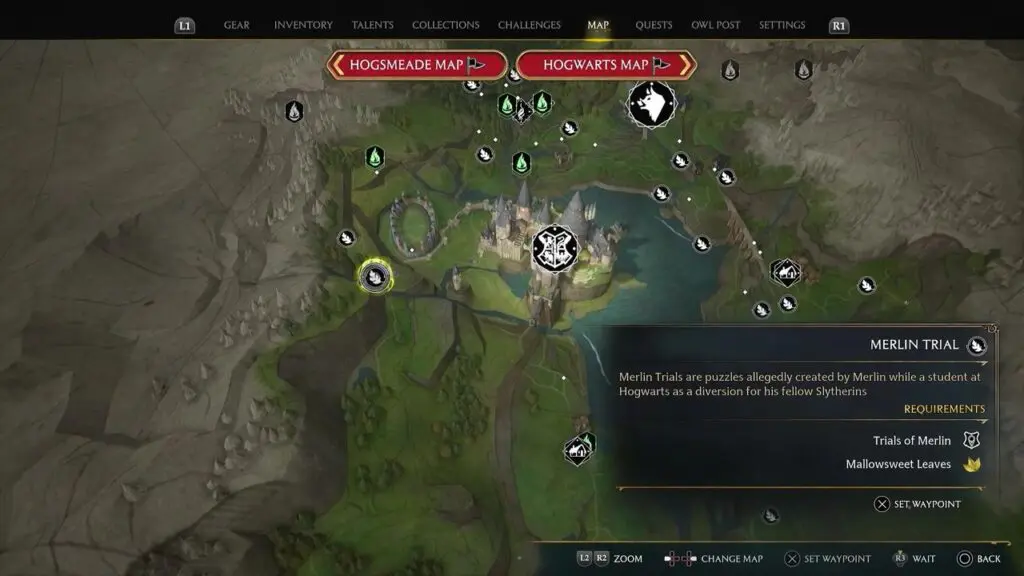Viewport: 1024px width, 576px height.
Task: Select the Map tab
Action: tap(598, 25)
